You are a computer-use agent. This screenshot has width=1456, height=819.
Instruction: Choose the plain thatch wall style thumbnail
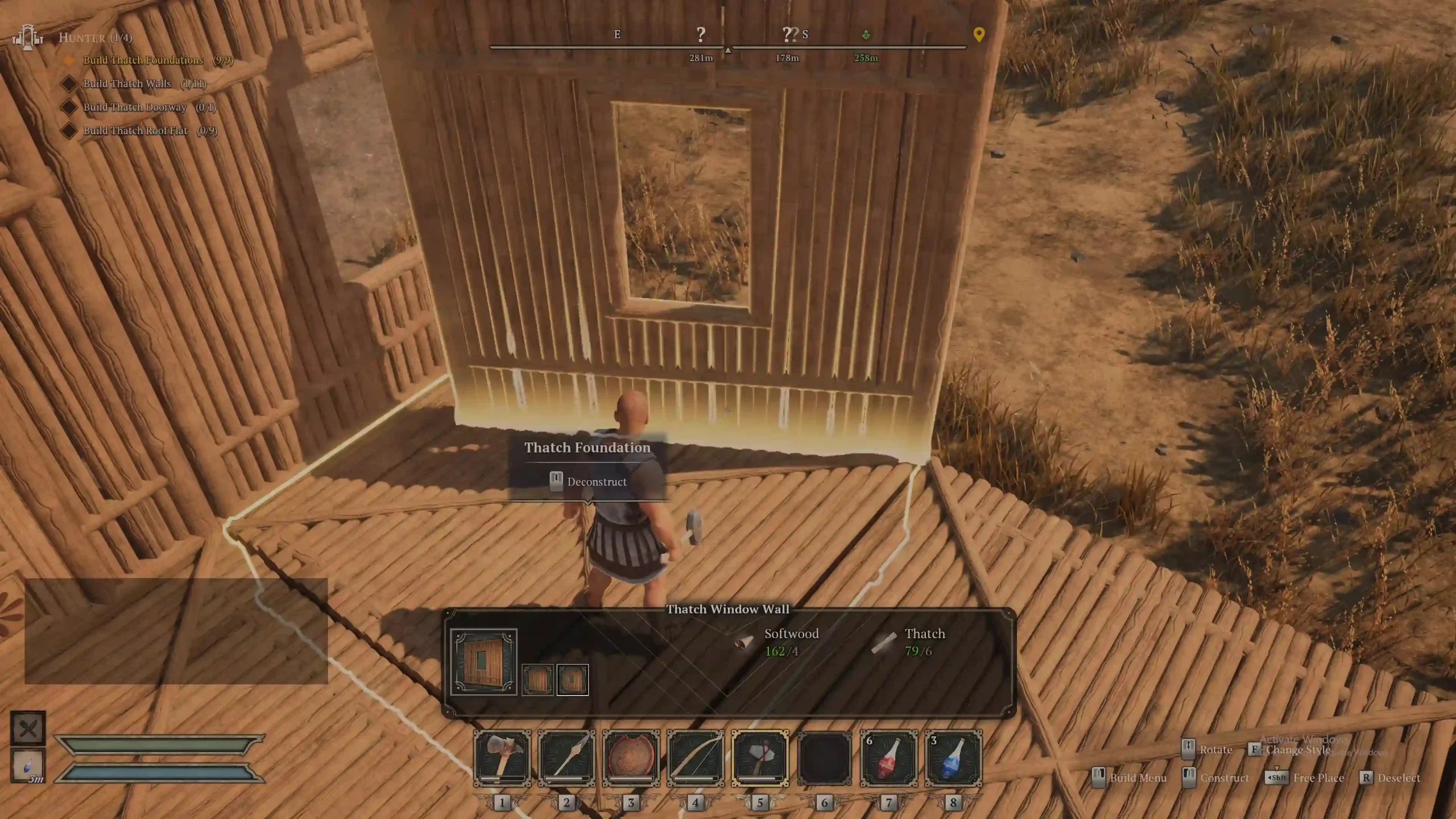tap(537, 679)
